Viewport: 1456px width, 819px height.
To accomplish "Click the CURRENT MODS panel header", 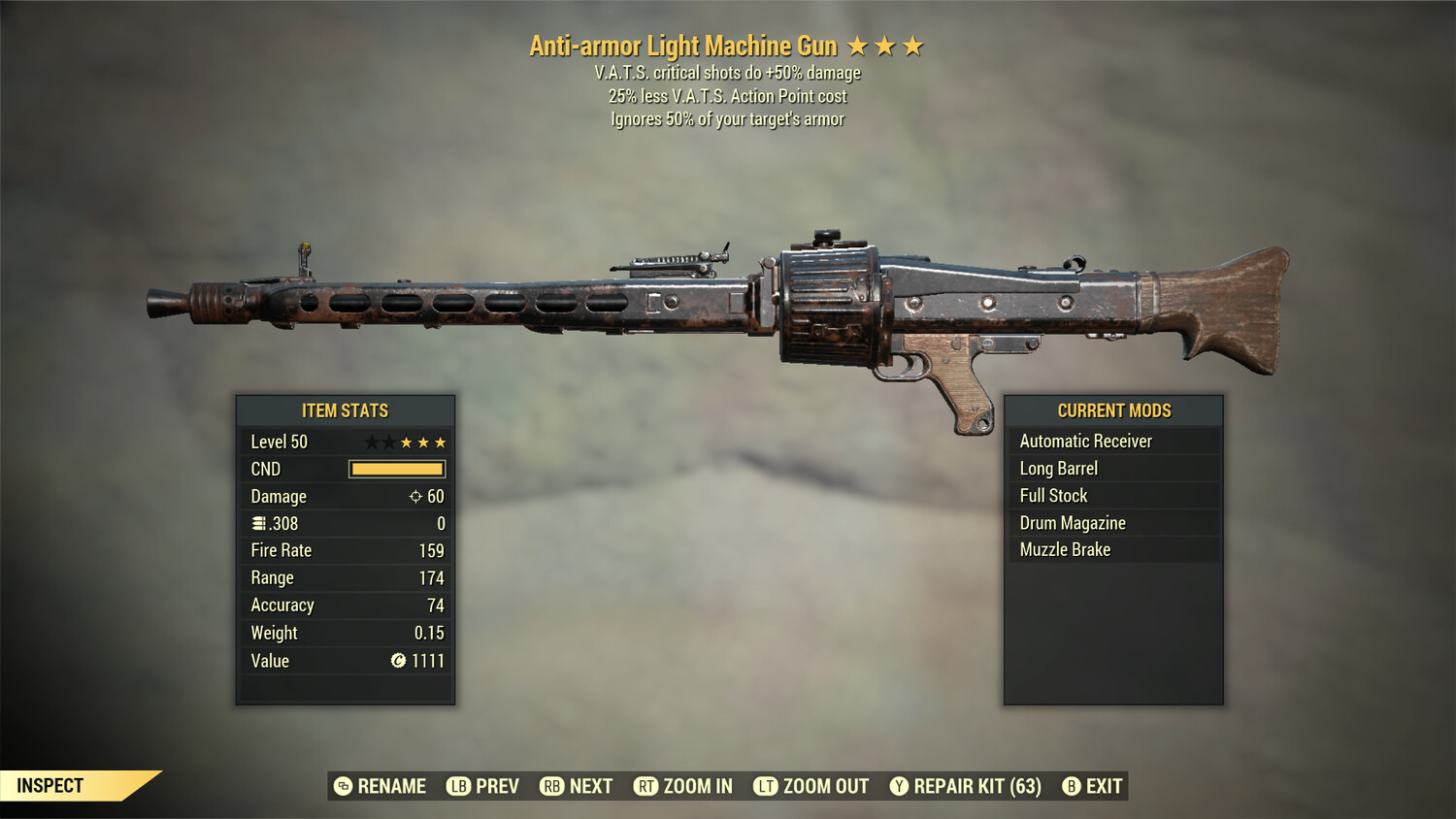I will [x=1112, y=409].
